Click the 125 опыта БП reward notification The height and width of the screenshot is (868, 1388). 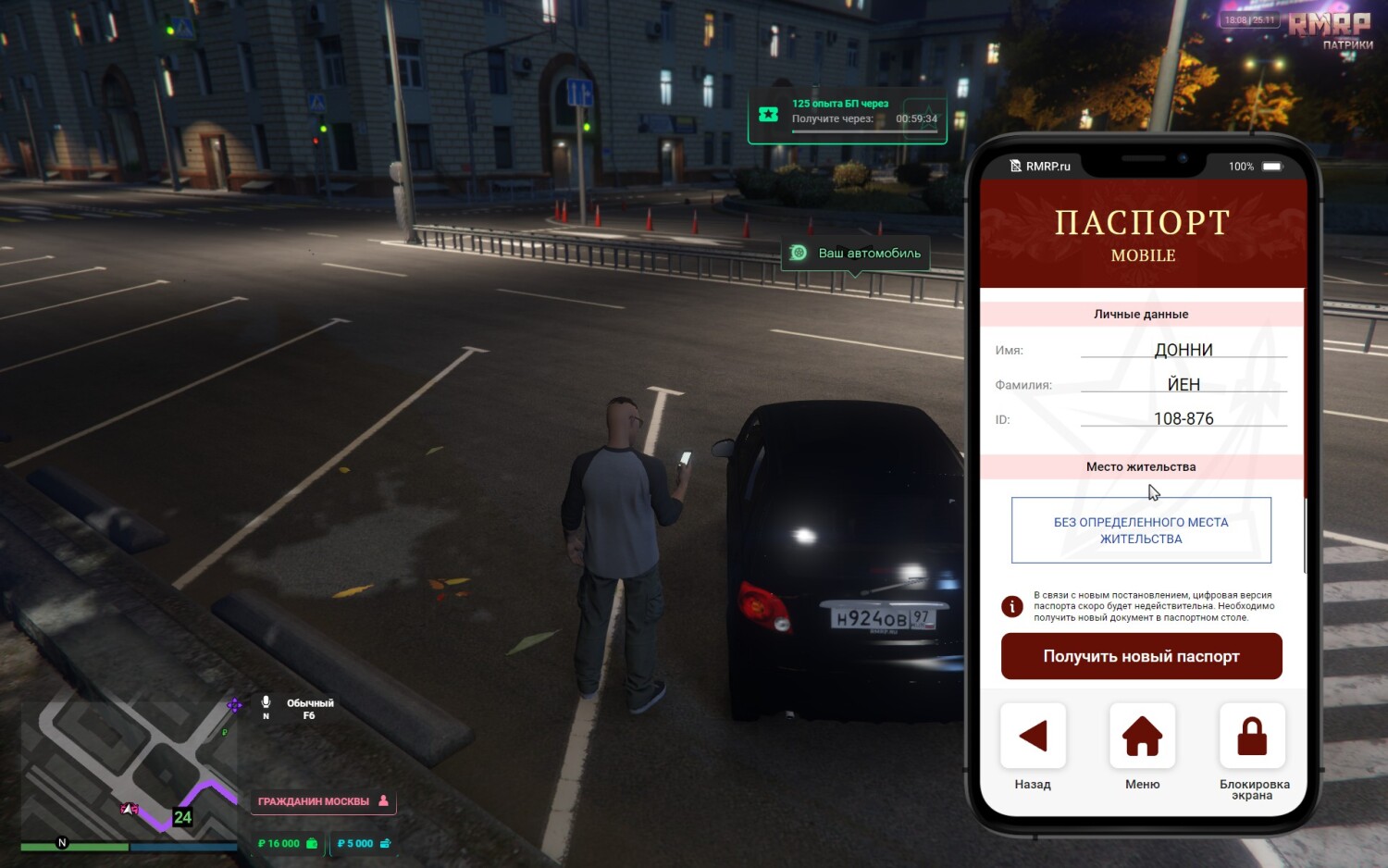pyautogui.click(x=847, y=119)
